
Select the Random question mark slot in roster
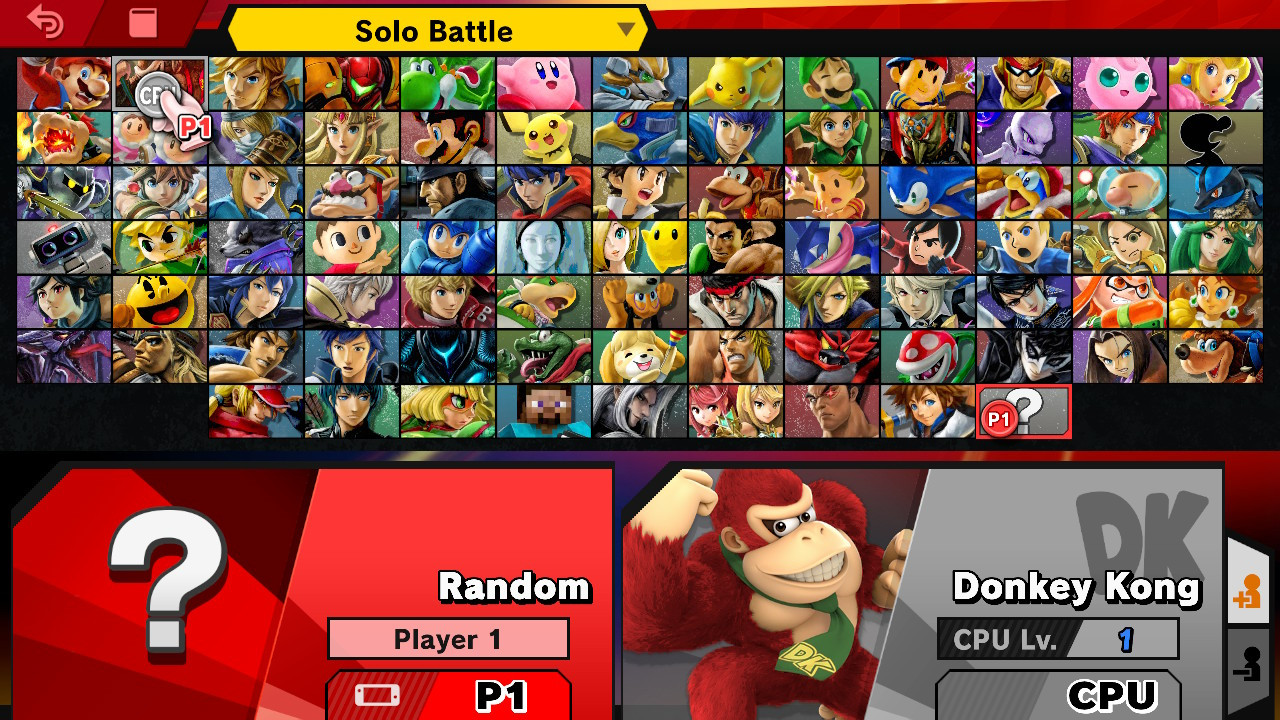pos(1023,410)
